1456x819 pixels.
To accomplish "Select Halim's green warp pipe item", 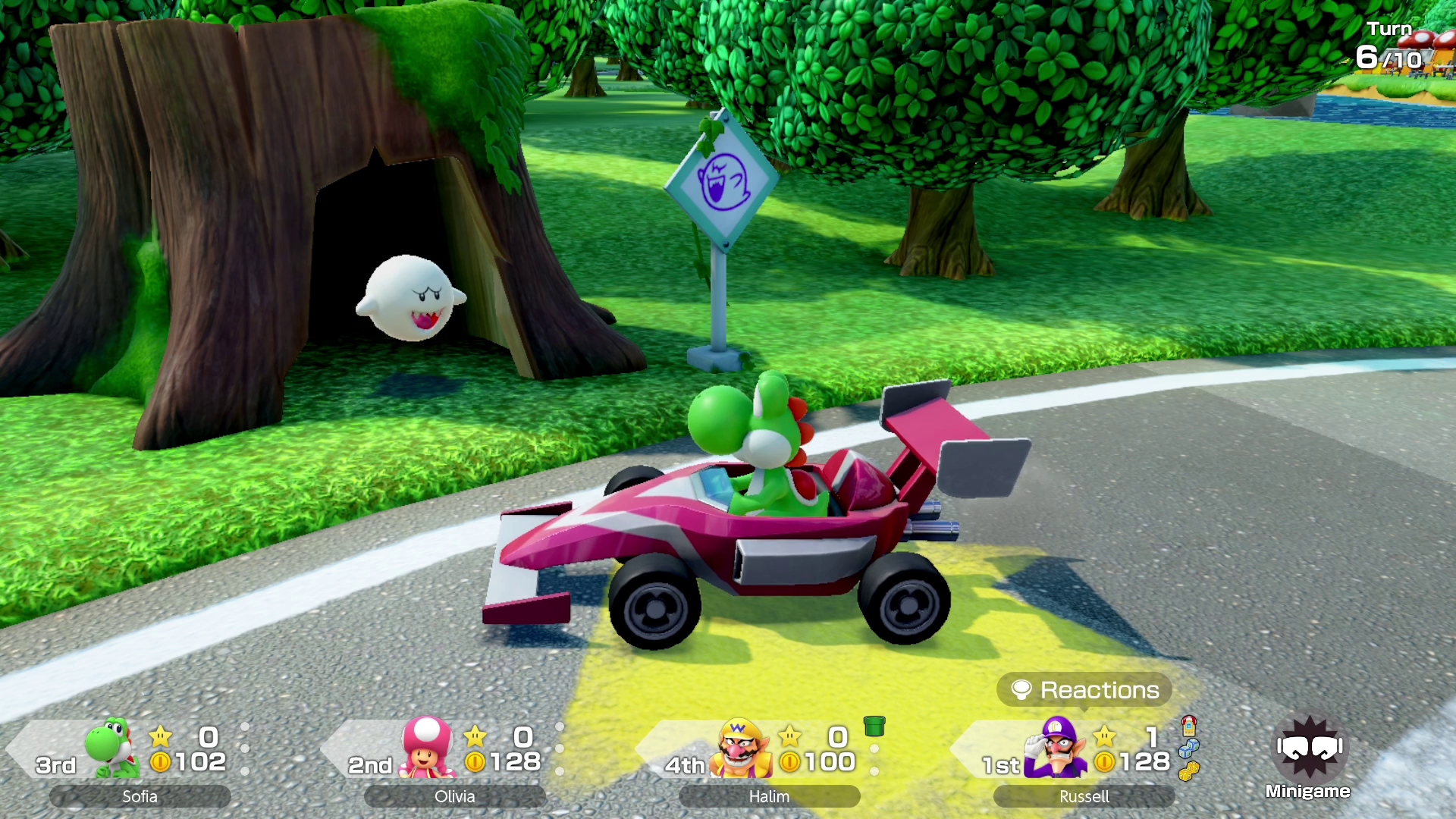I will pyautogui.click(x=874, y=726).
